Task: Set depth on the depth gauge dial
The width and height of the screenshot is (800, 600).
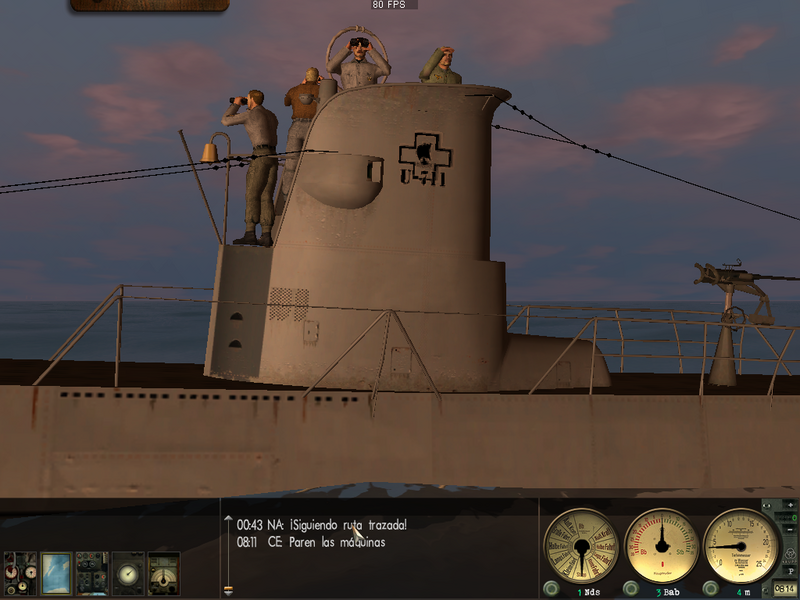Action: (x=741, y=546)
